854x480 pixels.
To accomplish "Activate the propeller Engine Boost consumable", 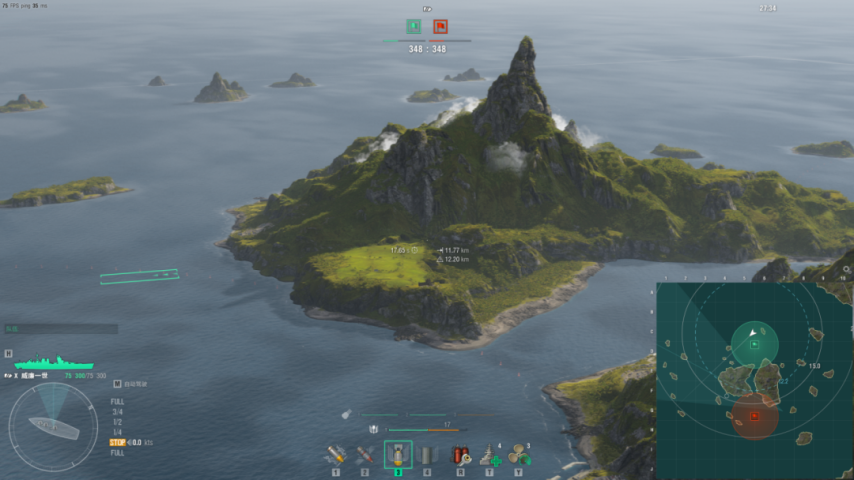I will tap(518, 455).
